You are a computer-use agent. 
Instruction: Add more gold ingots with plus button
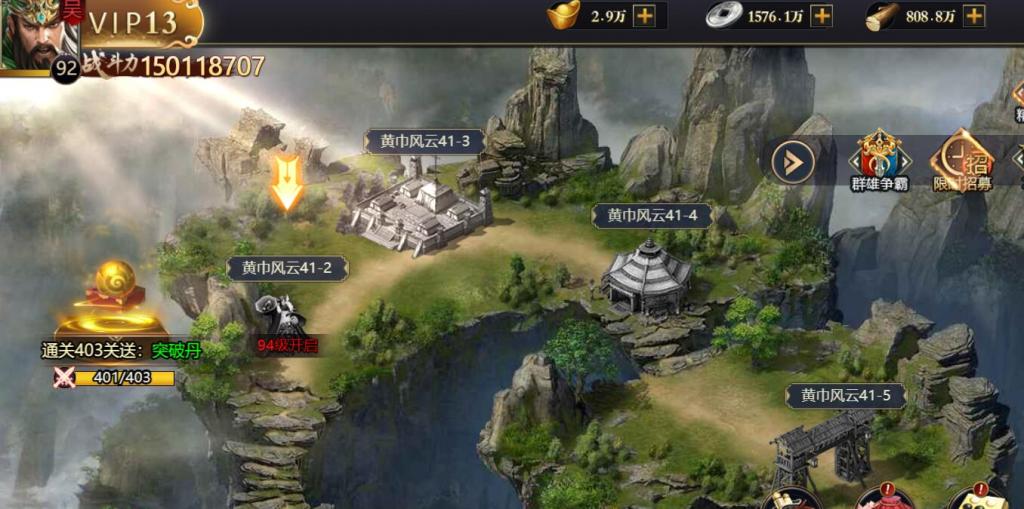[x=645, y=16]
